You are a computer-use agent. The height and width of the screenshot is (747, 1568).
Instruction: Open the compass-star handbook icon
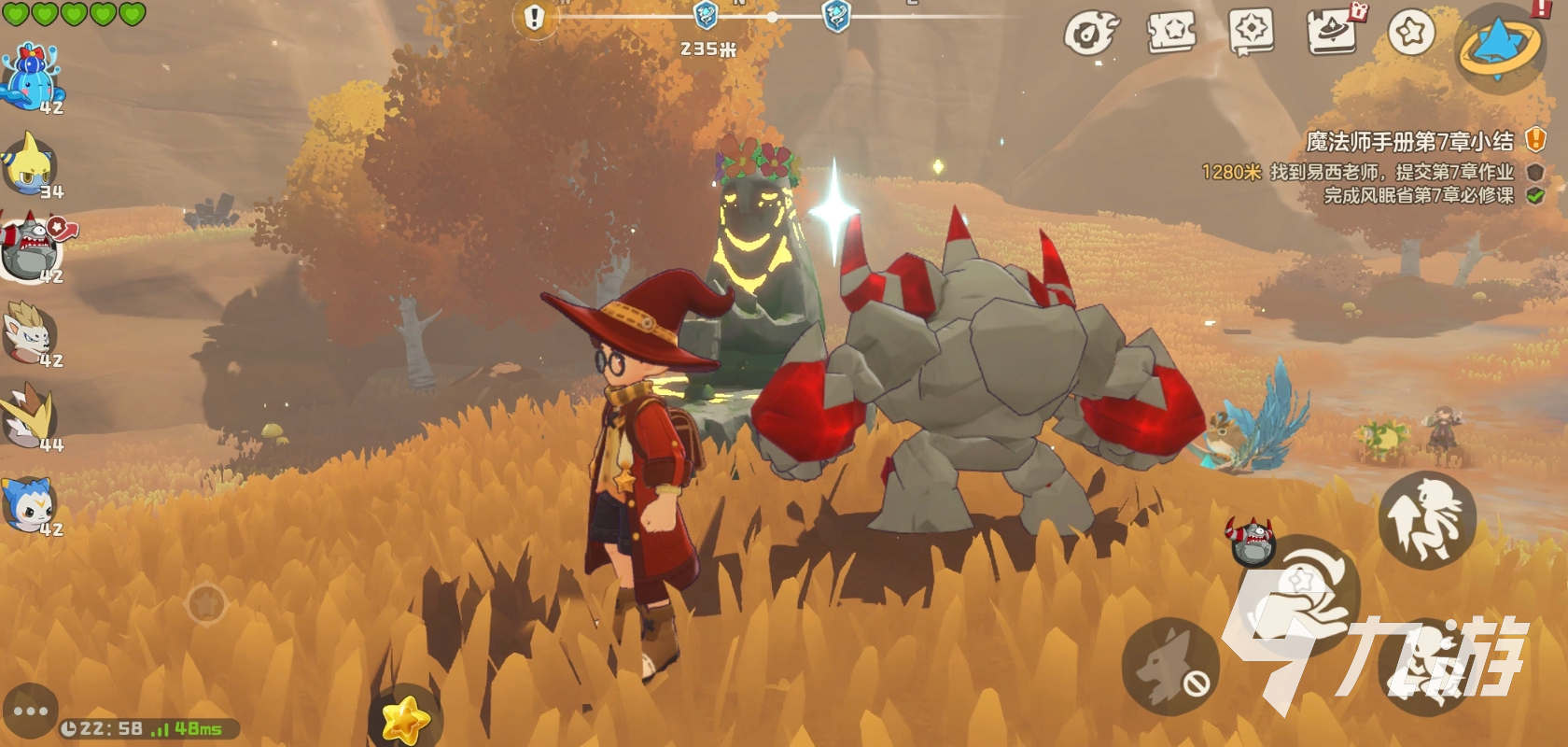[x=1252, y=34]
